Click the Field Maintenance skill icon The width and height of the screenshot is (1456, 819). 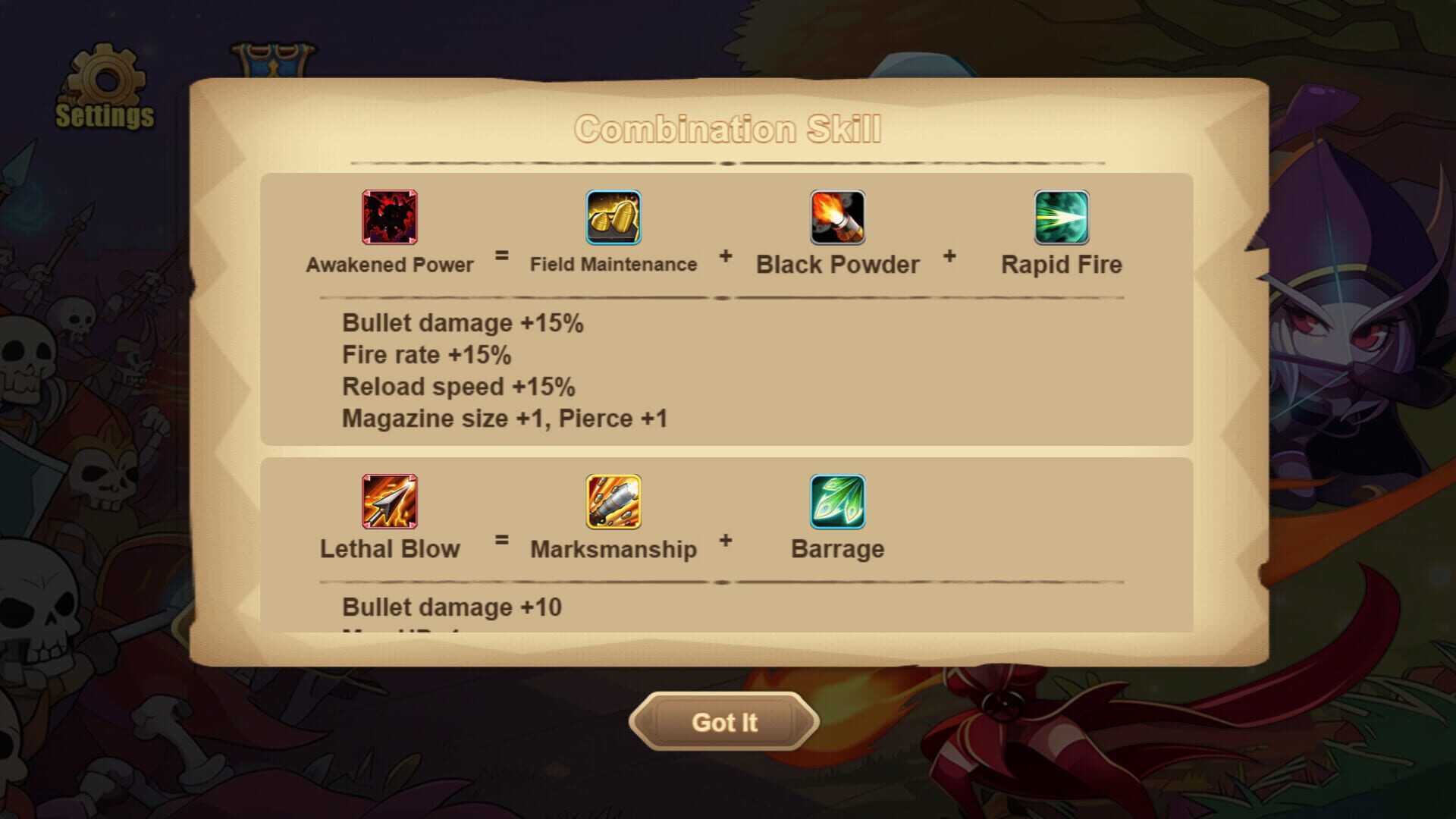tap(612, 218)
